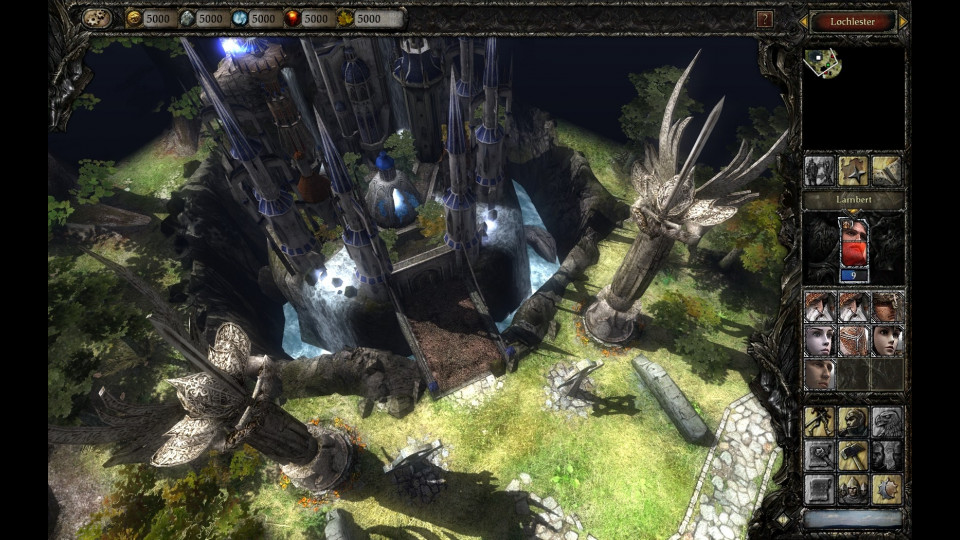Choose the spiked sun gear icon

(886, 488)
